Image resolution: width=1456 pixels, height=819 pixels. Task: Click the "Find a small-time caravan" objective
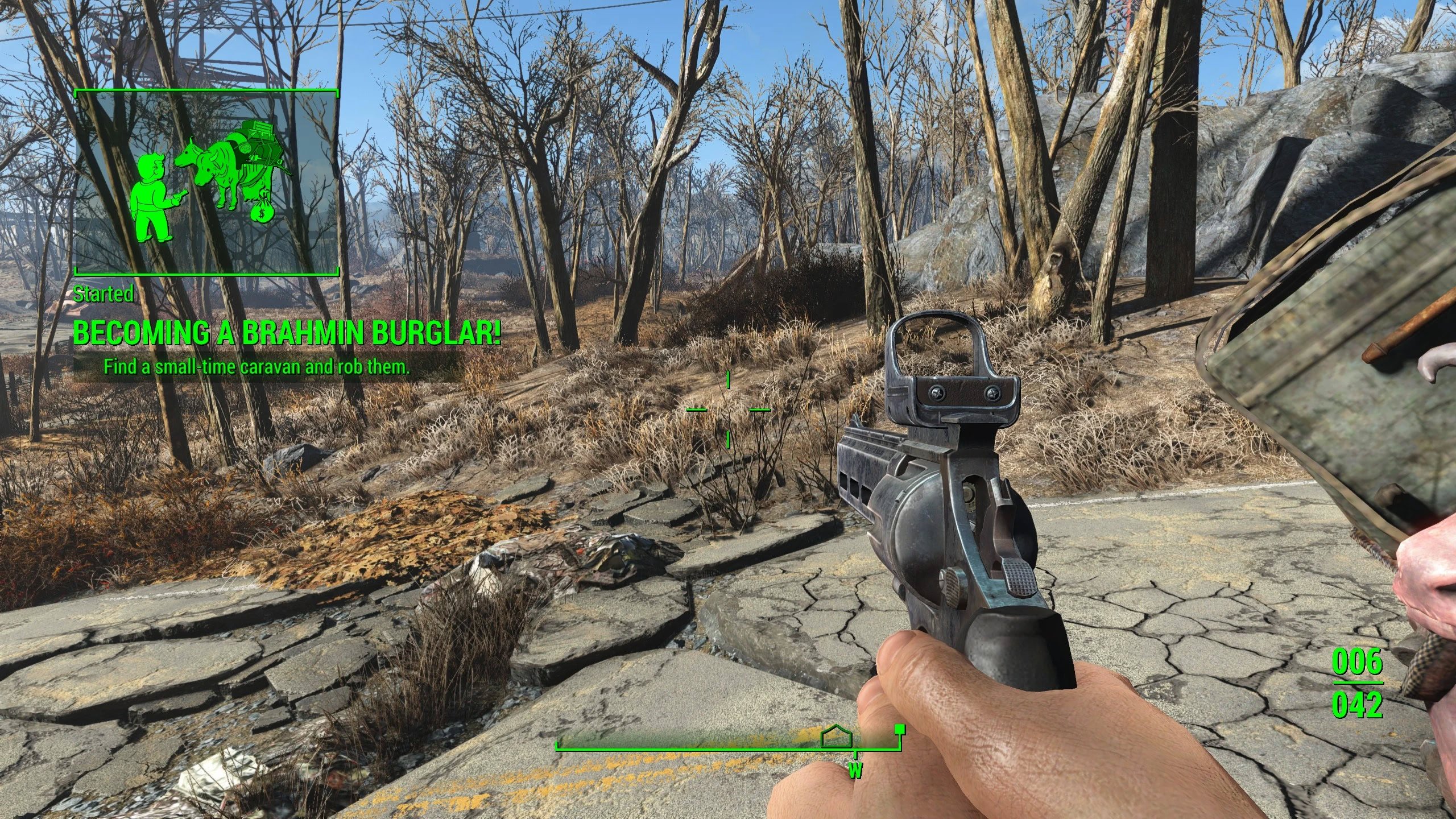pos(257,367)
